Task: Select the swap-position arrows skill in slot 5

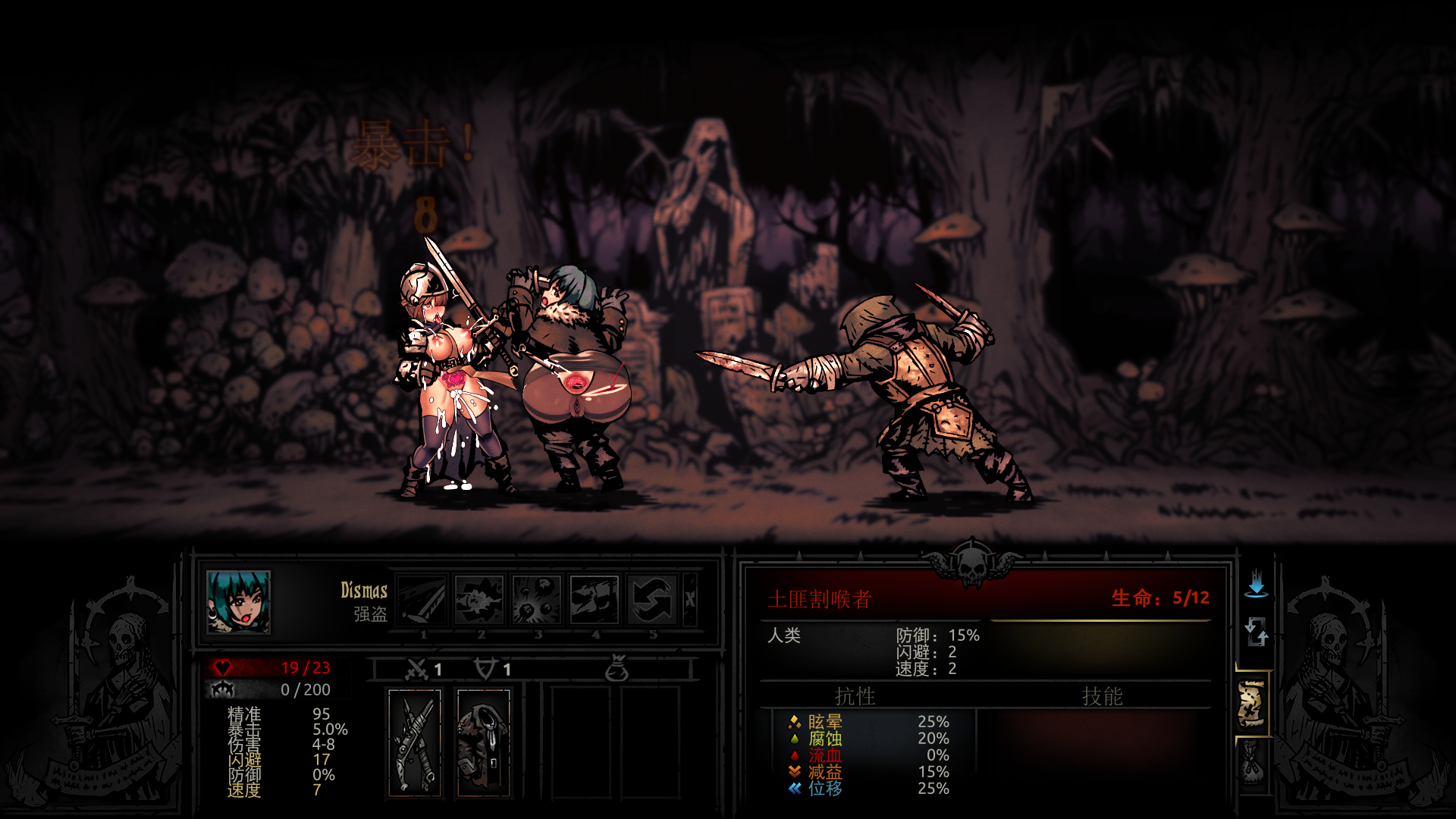Action: coord(652,600)
